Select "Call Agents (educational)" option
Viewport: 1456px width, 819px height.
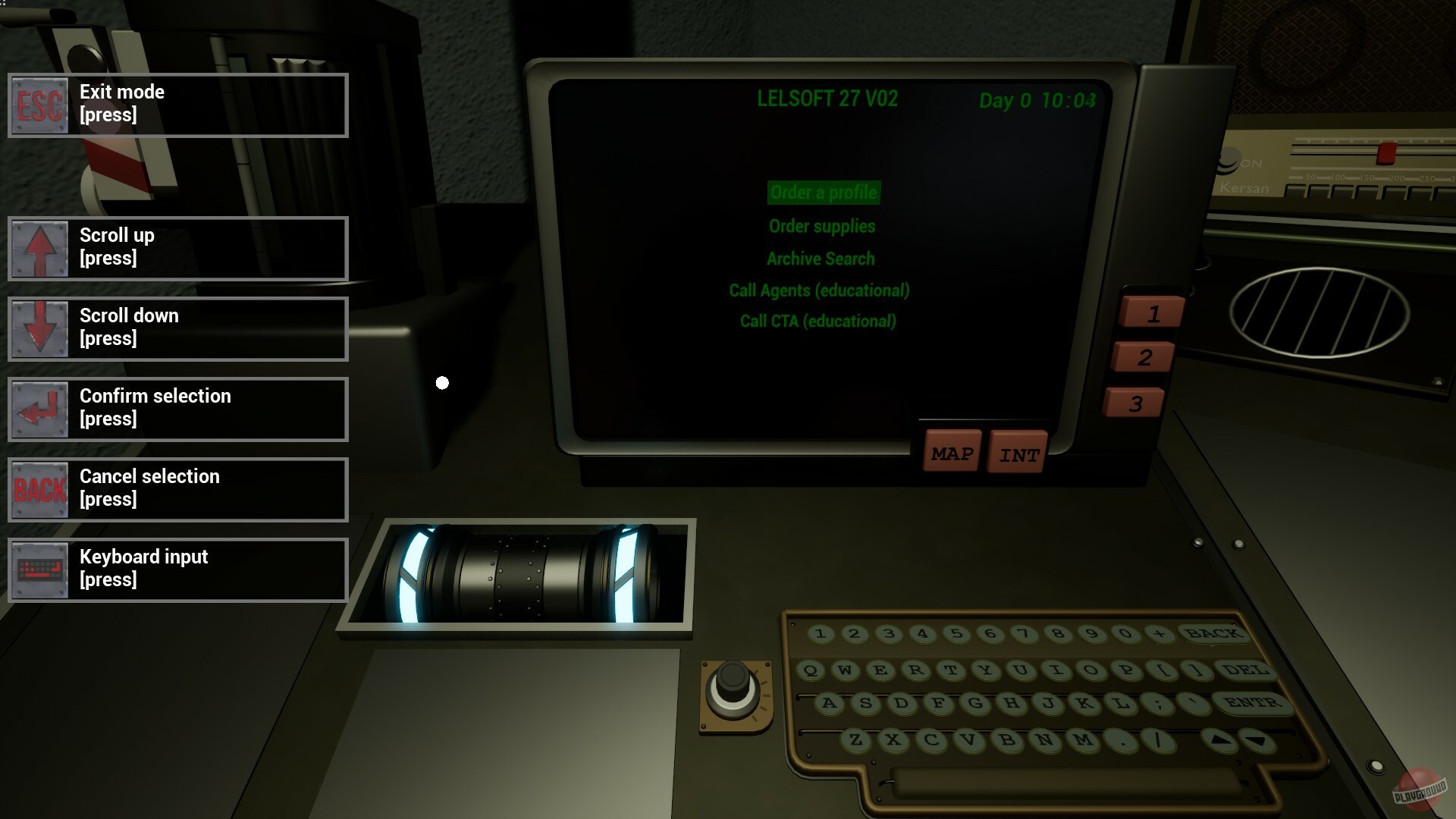click(x=817, y=290)
